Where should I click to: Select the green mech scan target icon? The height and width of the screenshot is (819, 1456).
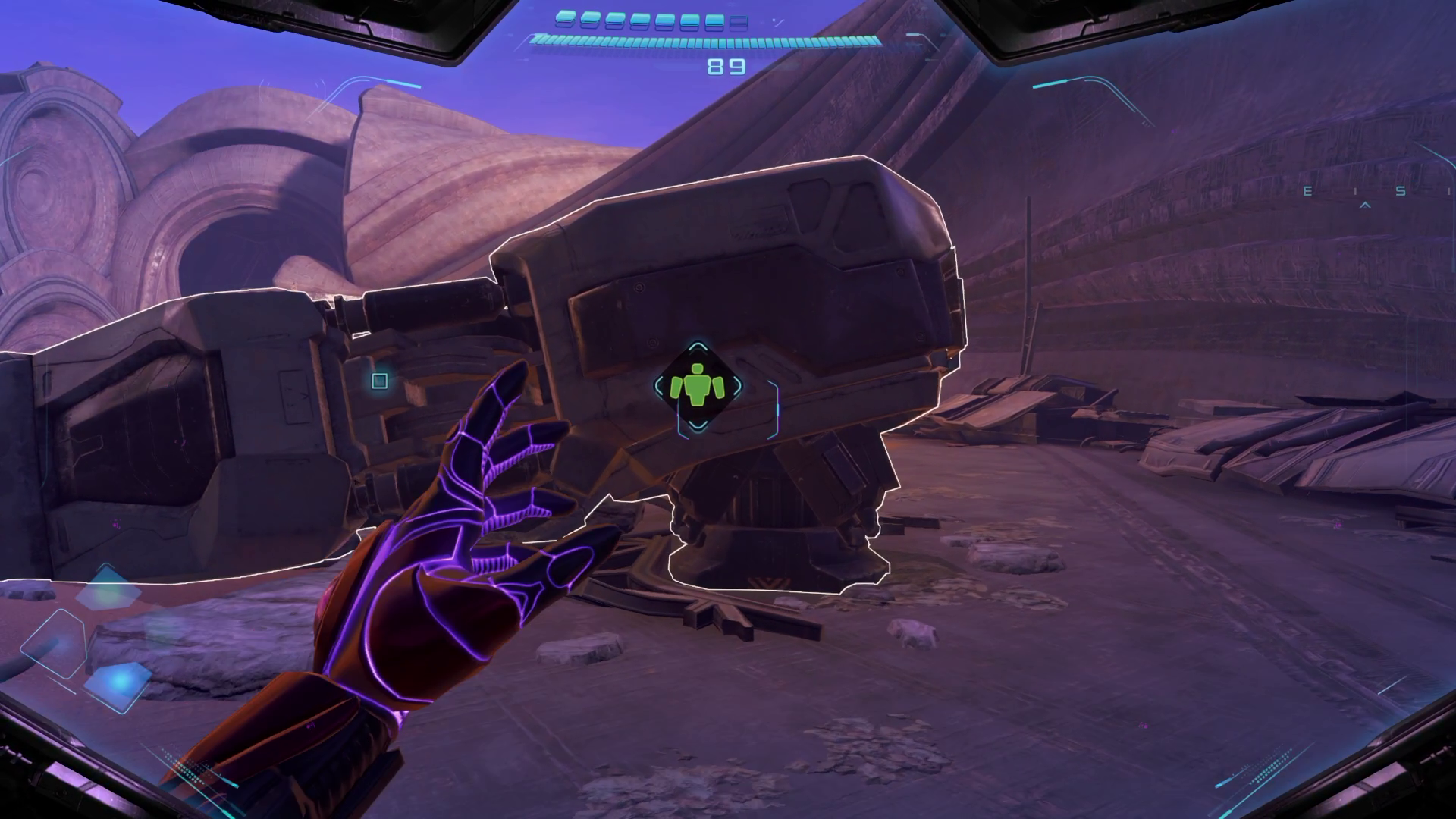(x=698, y=387)
